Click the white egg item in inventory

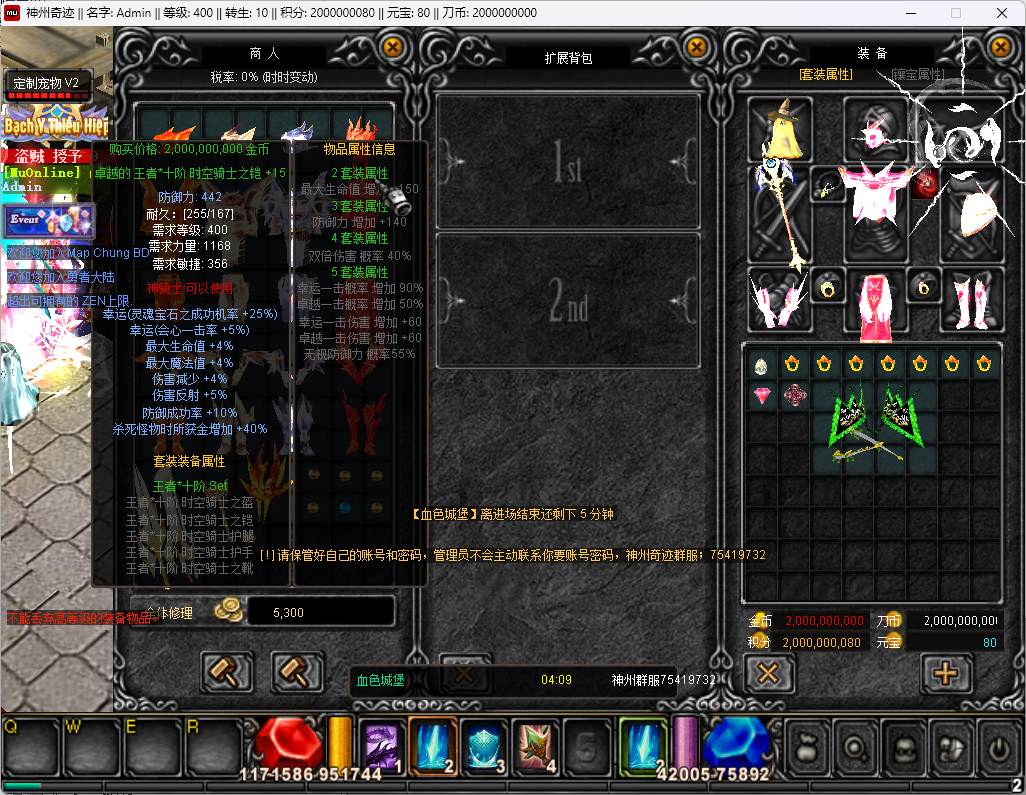[762, 365]
